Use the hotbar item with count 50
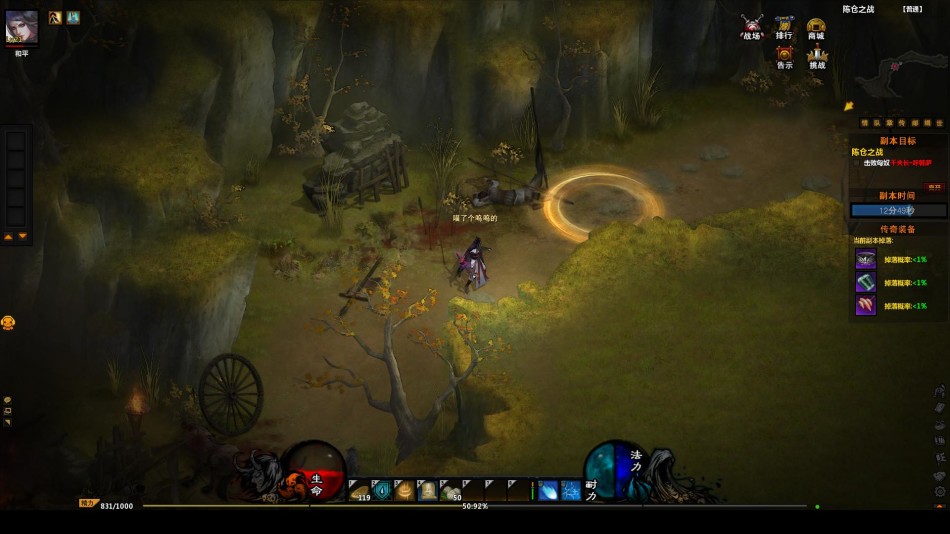950x534 pixels. [x=451, y=490]
